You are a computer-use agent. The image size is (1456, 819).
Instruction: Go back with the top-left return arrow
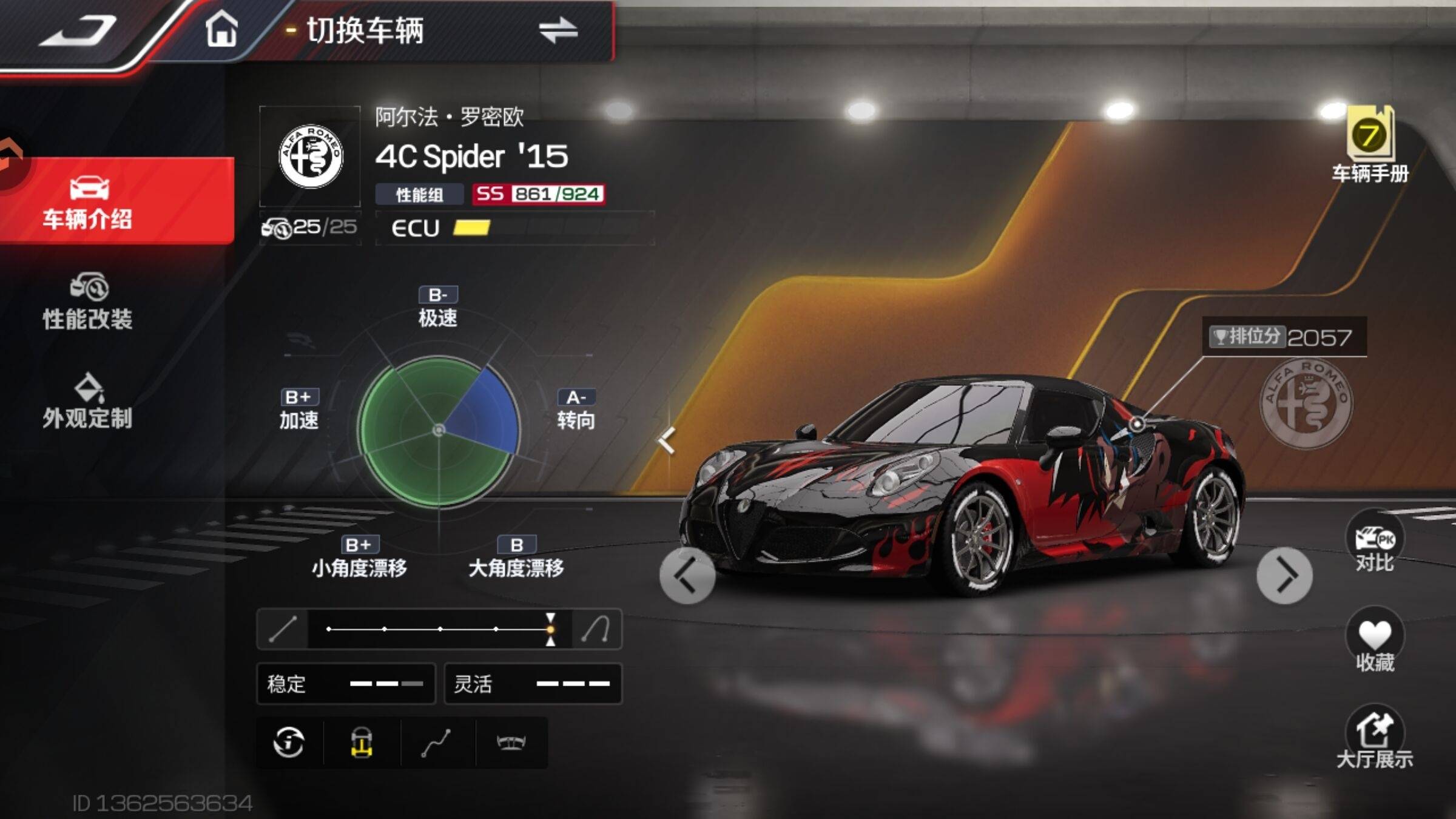78,30
